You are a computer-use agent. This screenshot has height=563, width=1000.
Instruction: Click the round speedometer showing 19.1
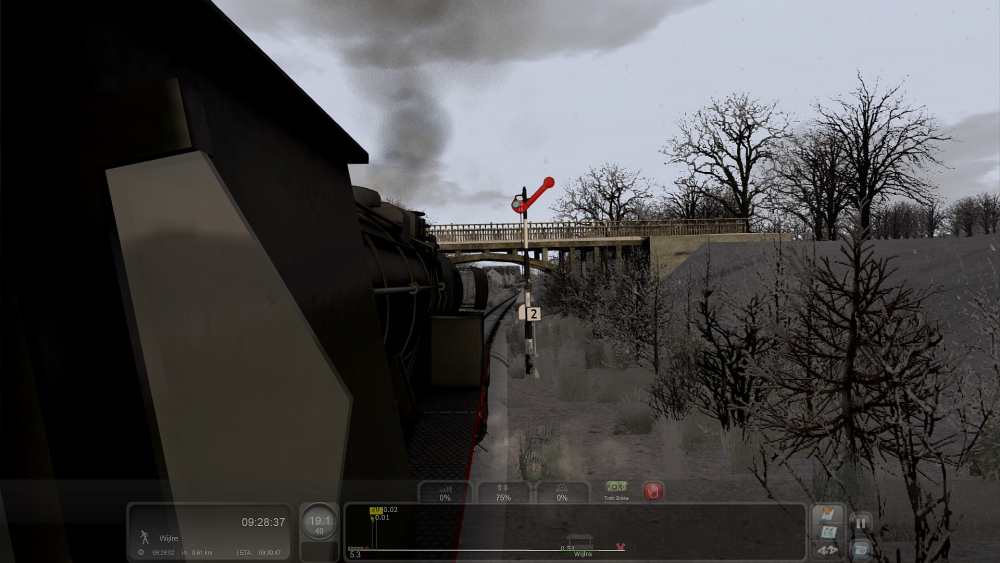pyautogui.click(x=319, y=522)
